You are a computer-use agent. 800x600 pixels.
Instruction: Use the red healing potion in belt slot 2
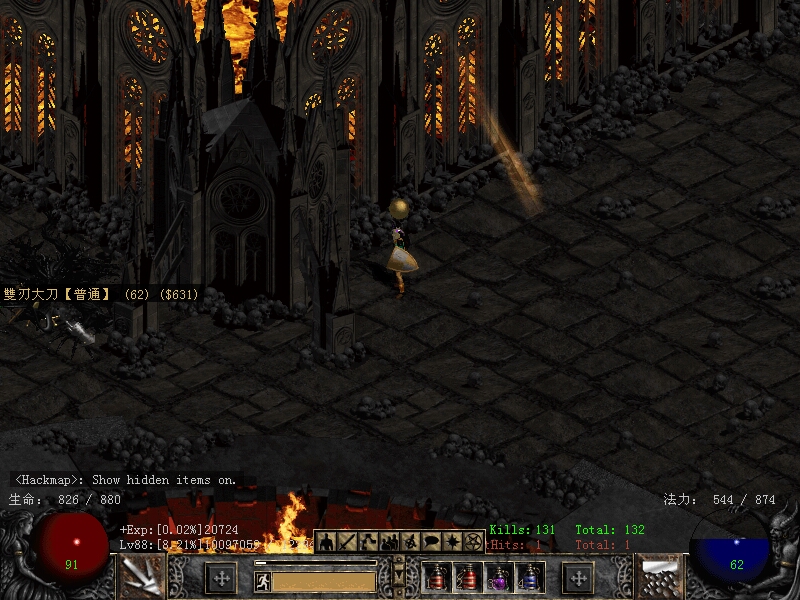coord(468,578)
